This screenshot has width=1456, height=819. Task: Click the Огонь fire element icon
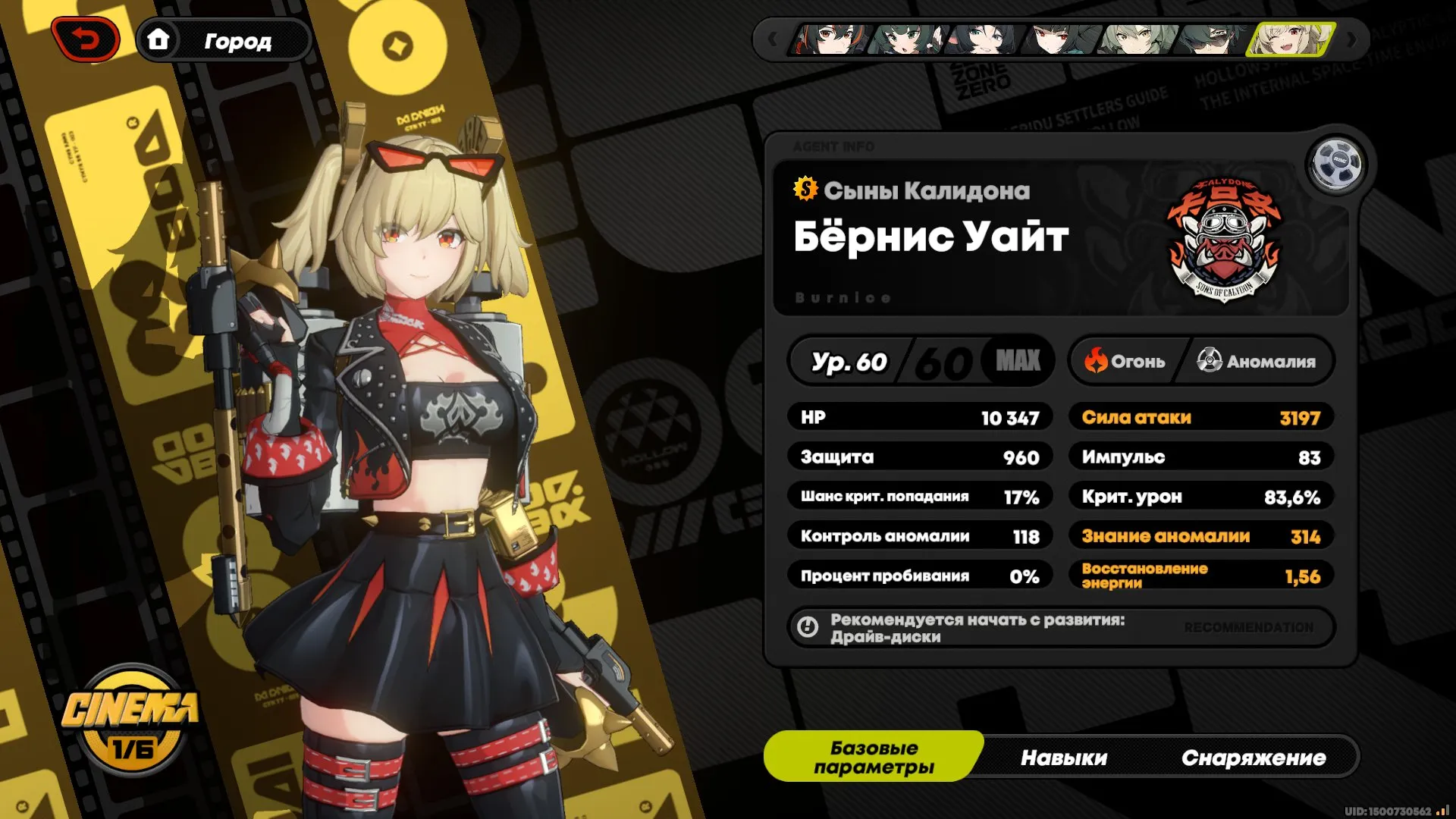click(x=1095, y=362)
